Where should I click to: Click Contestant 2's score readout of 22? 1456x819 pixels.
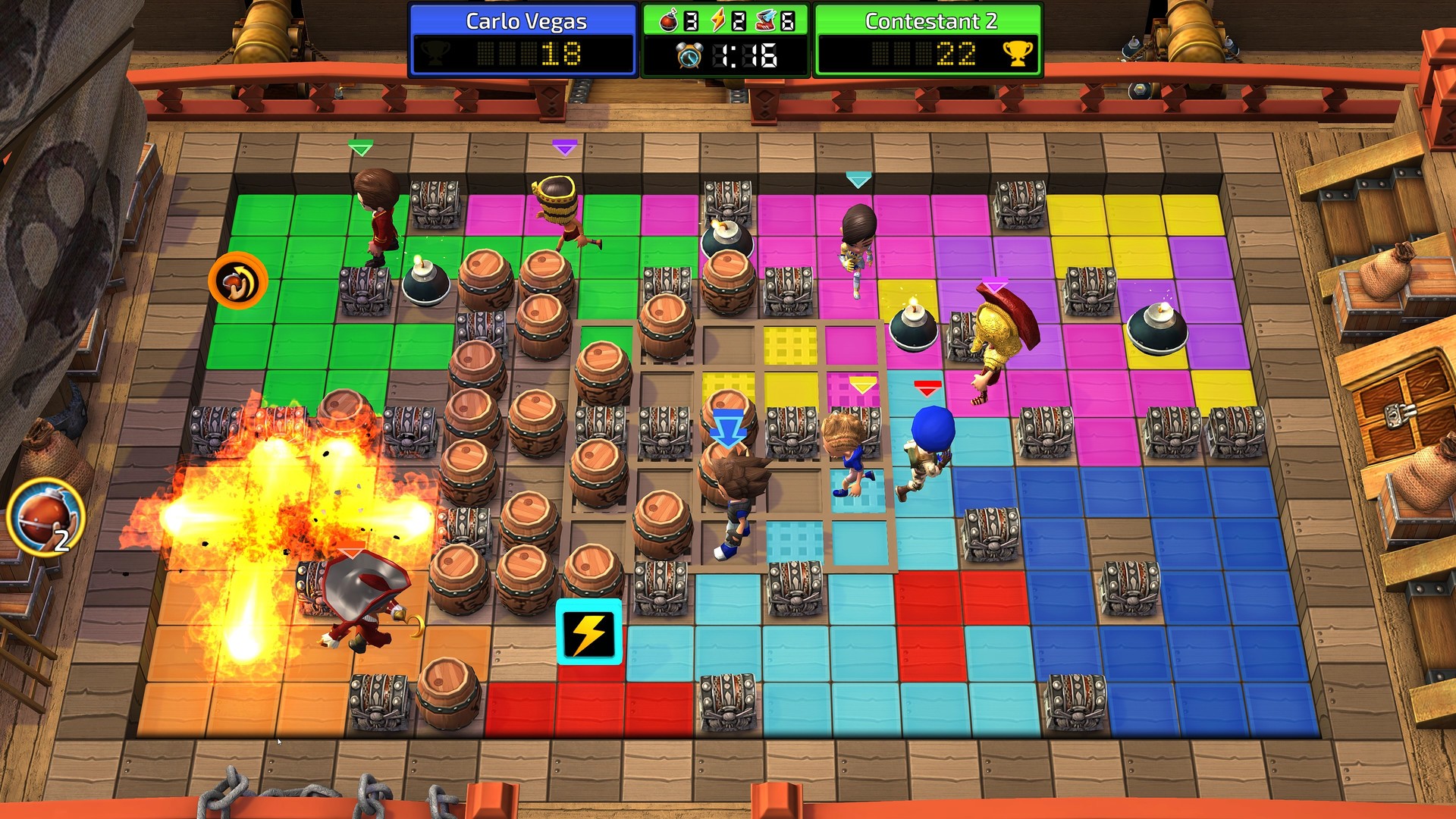coord(958,53)
